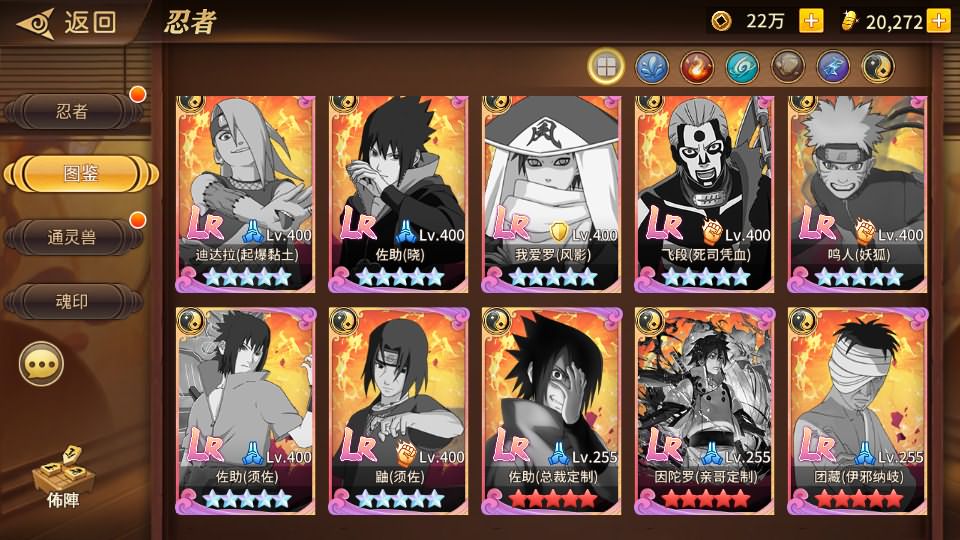The image size is (960, 540).
Task: Open the 魂印 tab
Action: point(72,300)
